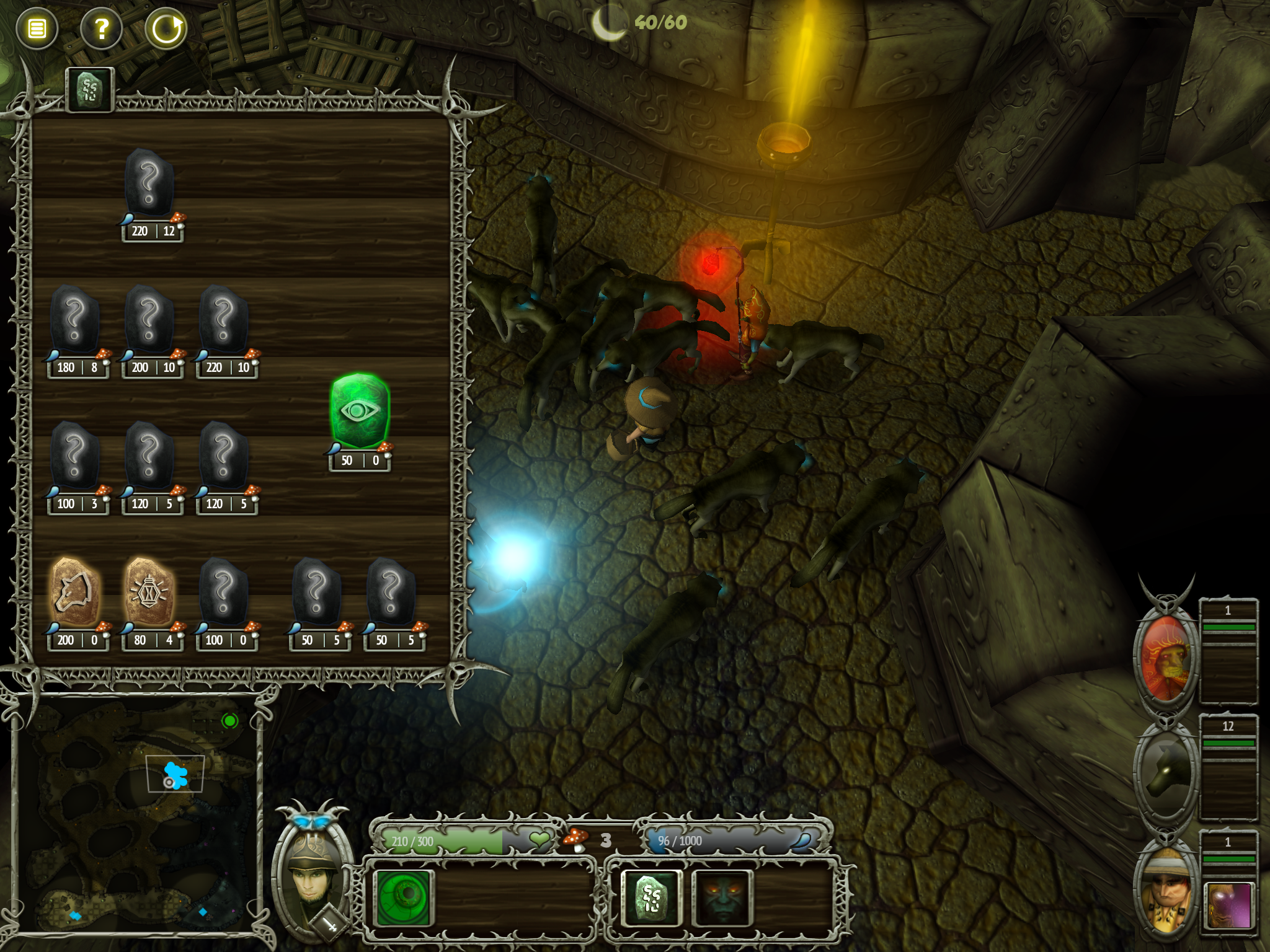This screenshot has height=952, width=1270.
Task: Open the main menu list button
Action: click(x=37, y=29)
